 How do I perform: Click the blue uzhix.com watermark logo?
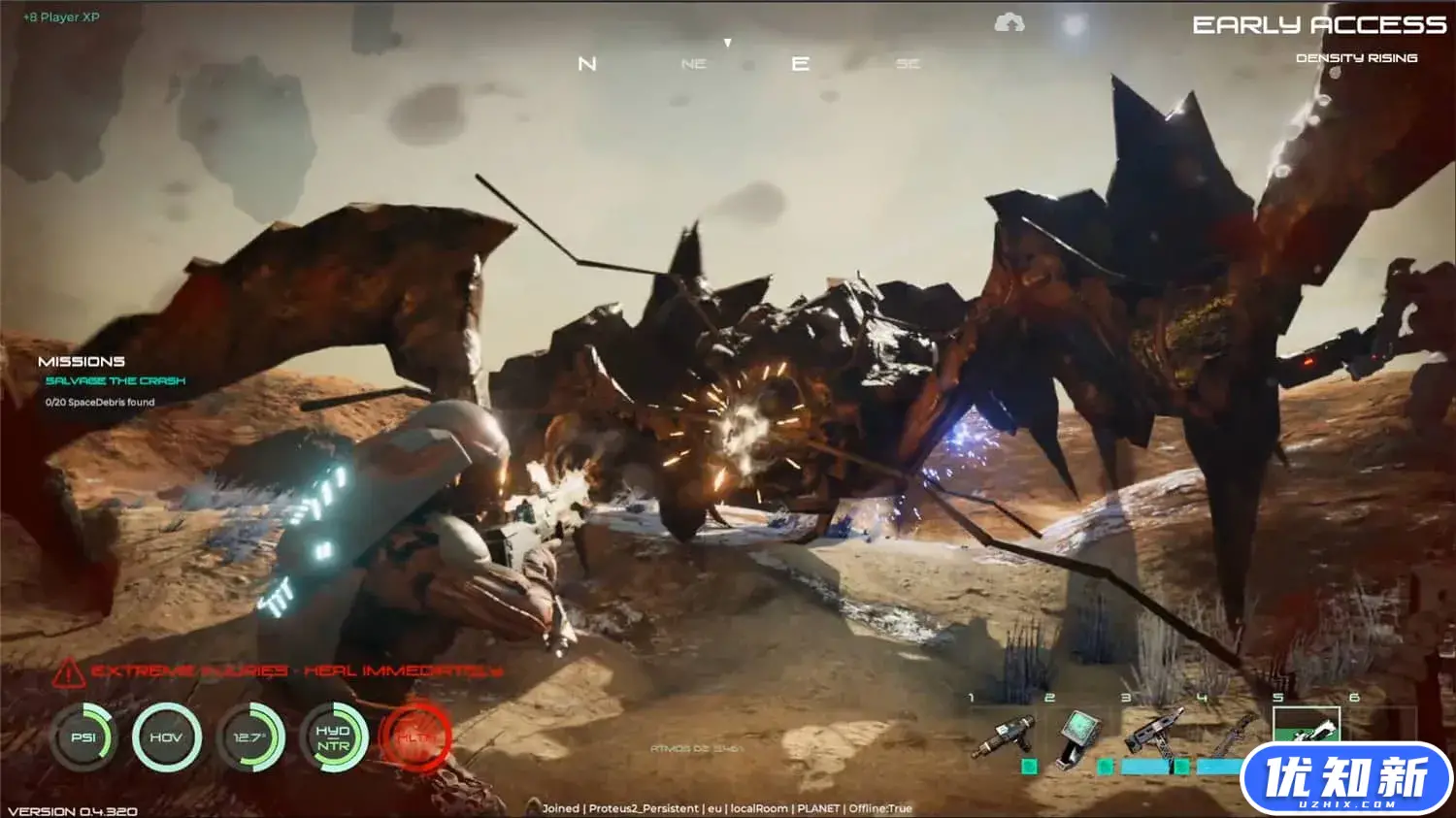pyautogui.click(x=1346, y=779)
